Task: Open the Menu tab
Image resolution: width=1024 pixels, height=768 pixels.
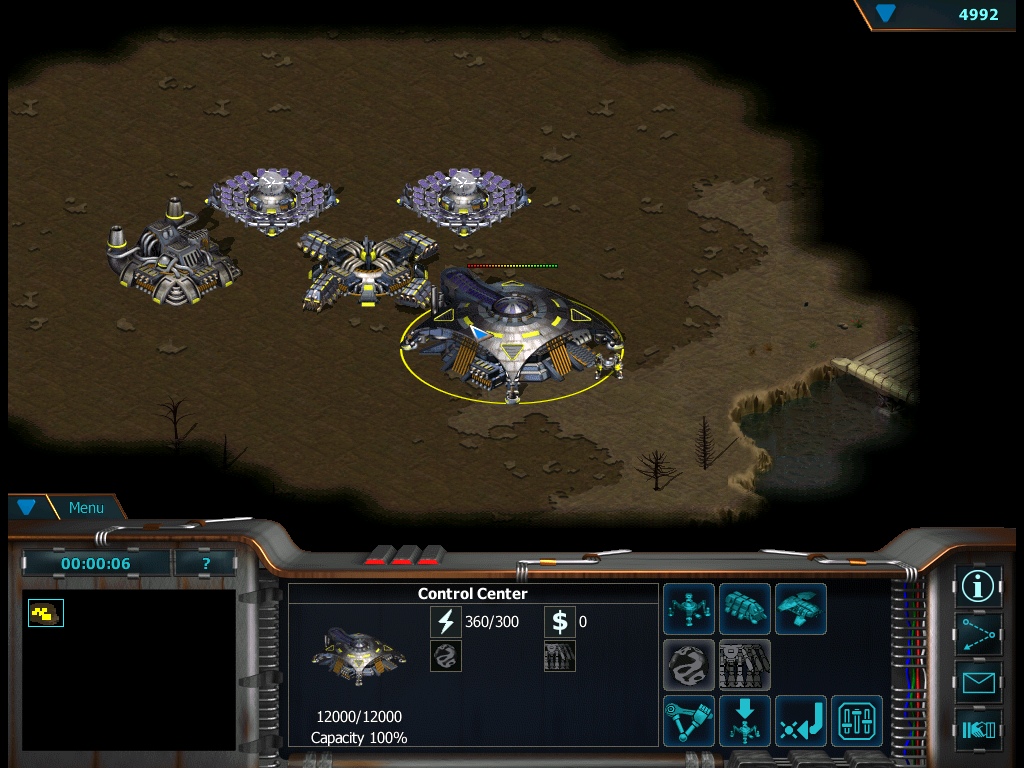Action: [85, 508]
